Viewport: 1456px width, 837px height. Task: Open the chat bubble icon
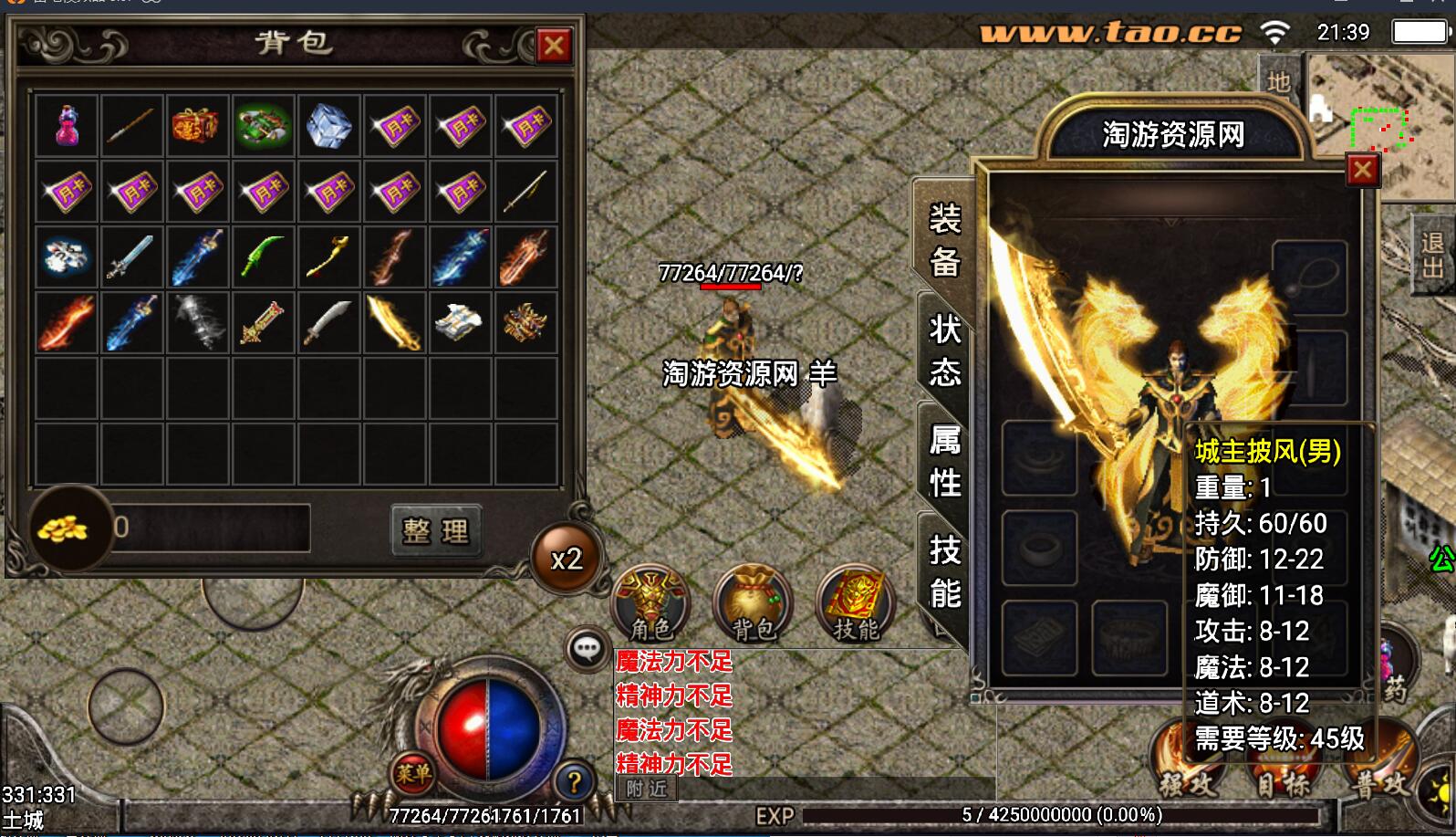coord(587,650)
